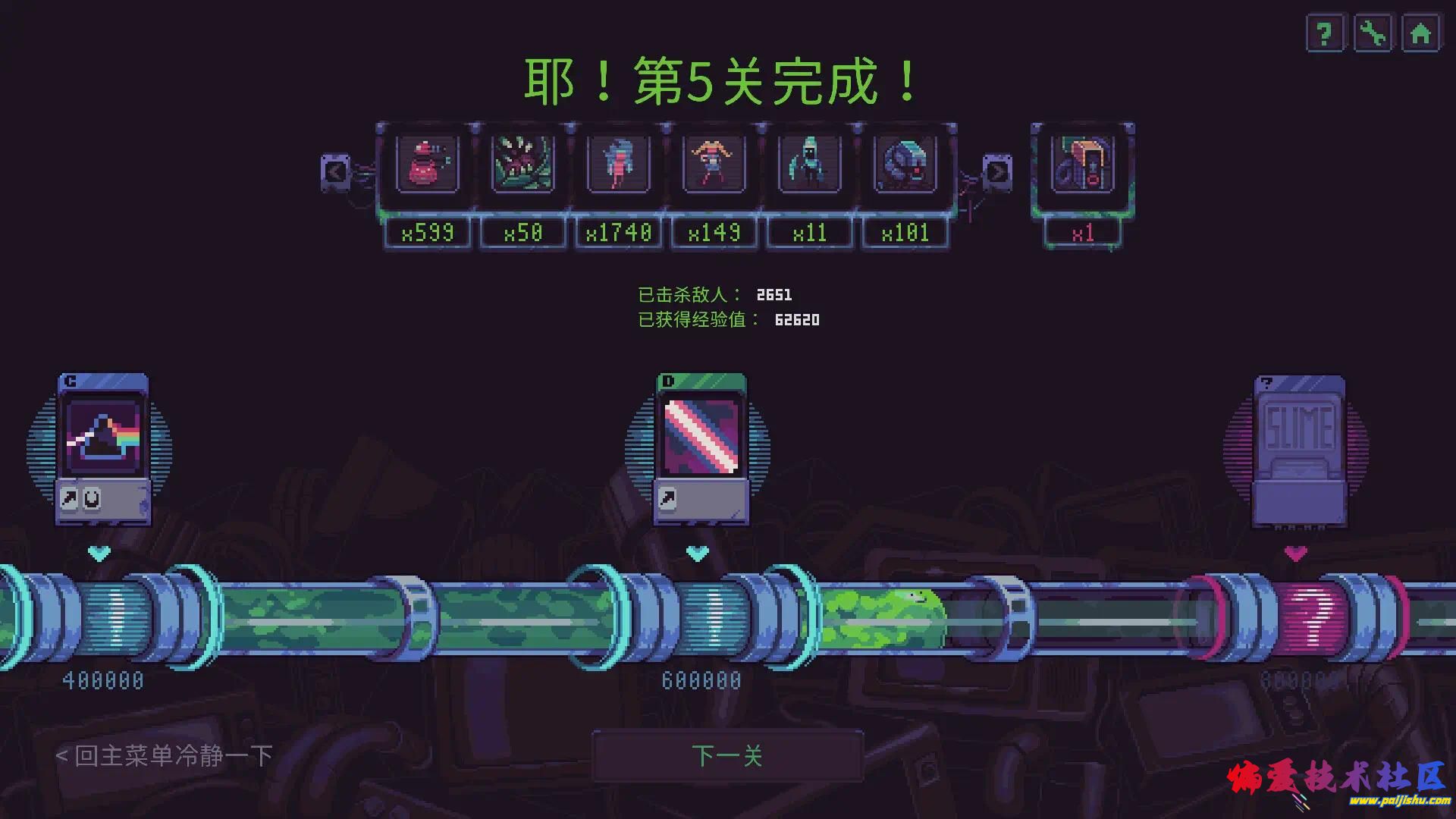The width and height of the screenshot is (1456, 819).
Task: Return home with the house button
Action: click(1420, 34)
